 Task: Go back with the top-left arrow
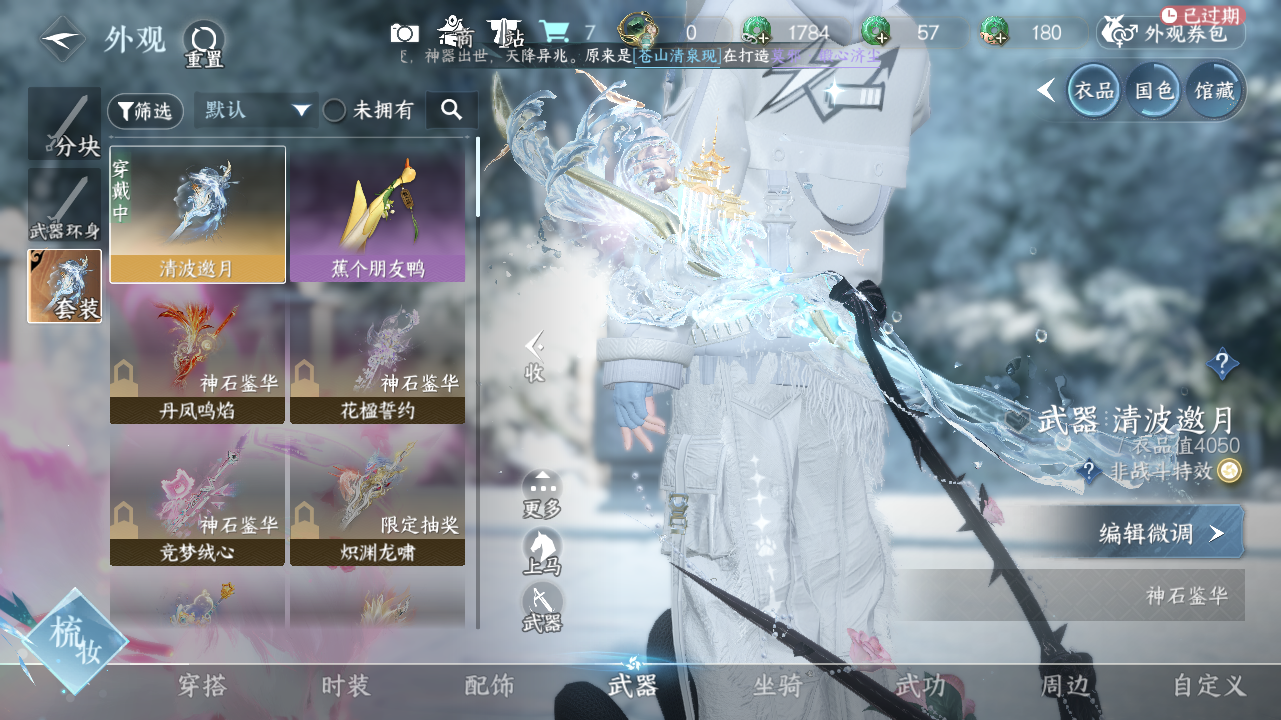(62, 40)
